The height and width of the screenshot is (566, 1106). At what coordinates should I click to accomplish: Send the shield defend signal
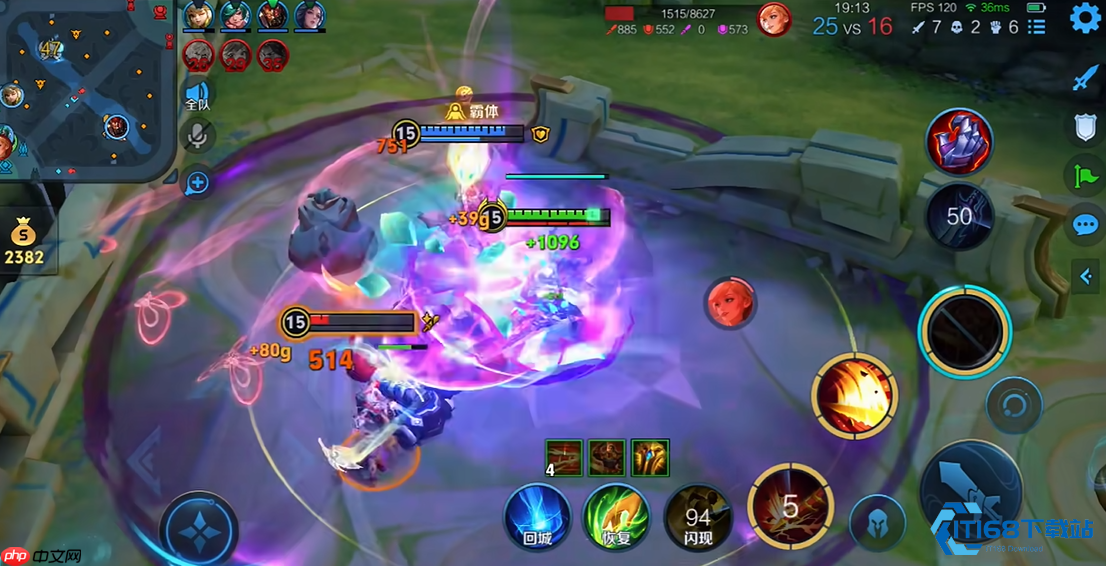tap(1085, 127)
